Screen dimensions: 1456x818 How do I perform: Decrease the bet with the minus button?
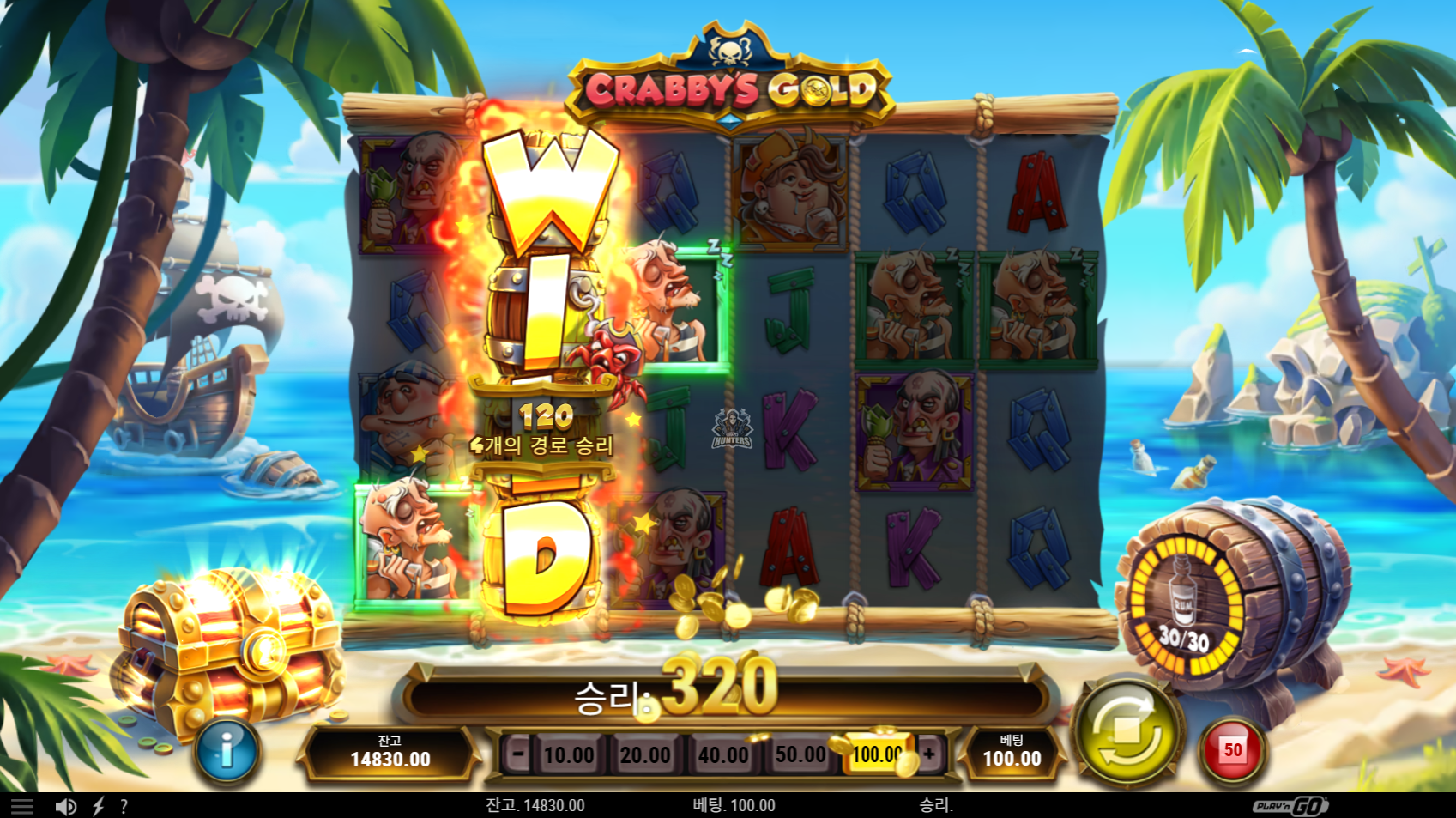click(517, 754)
